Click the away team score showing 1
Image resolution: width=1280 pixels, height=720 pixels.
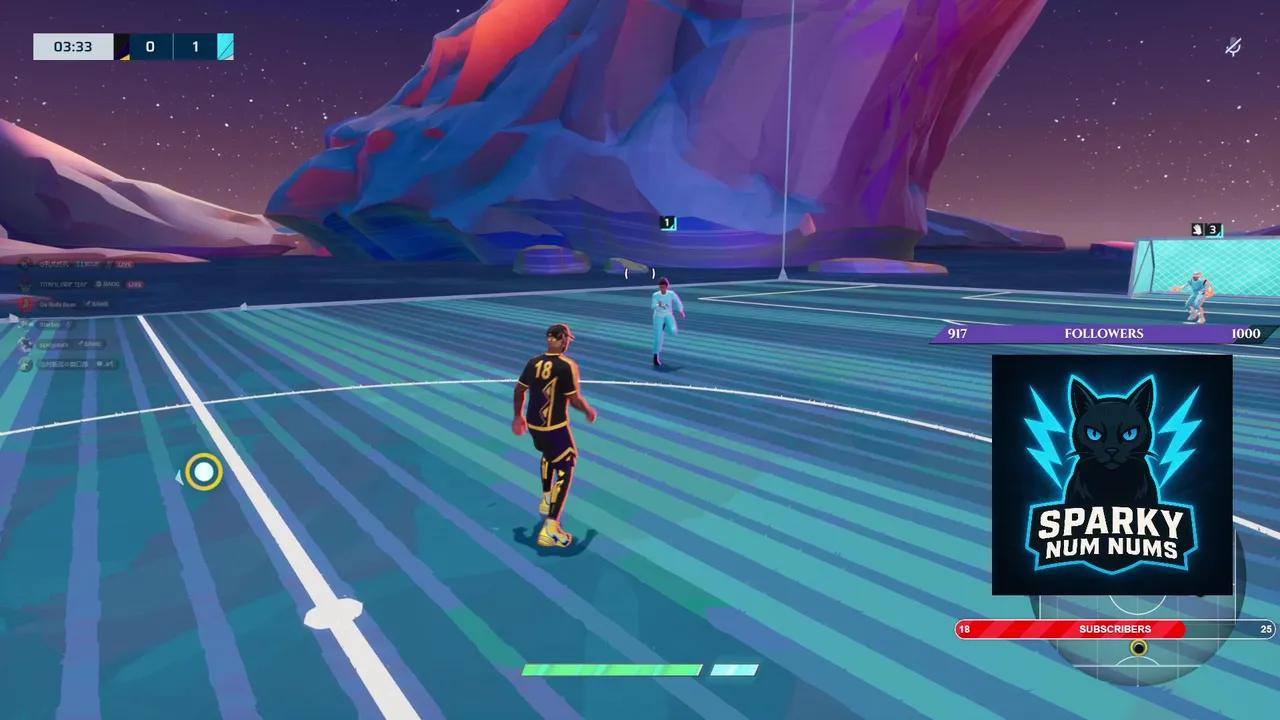coord(195,46)
